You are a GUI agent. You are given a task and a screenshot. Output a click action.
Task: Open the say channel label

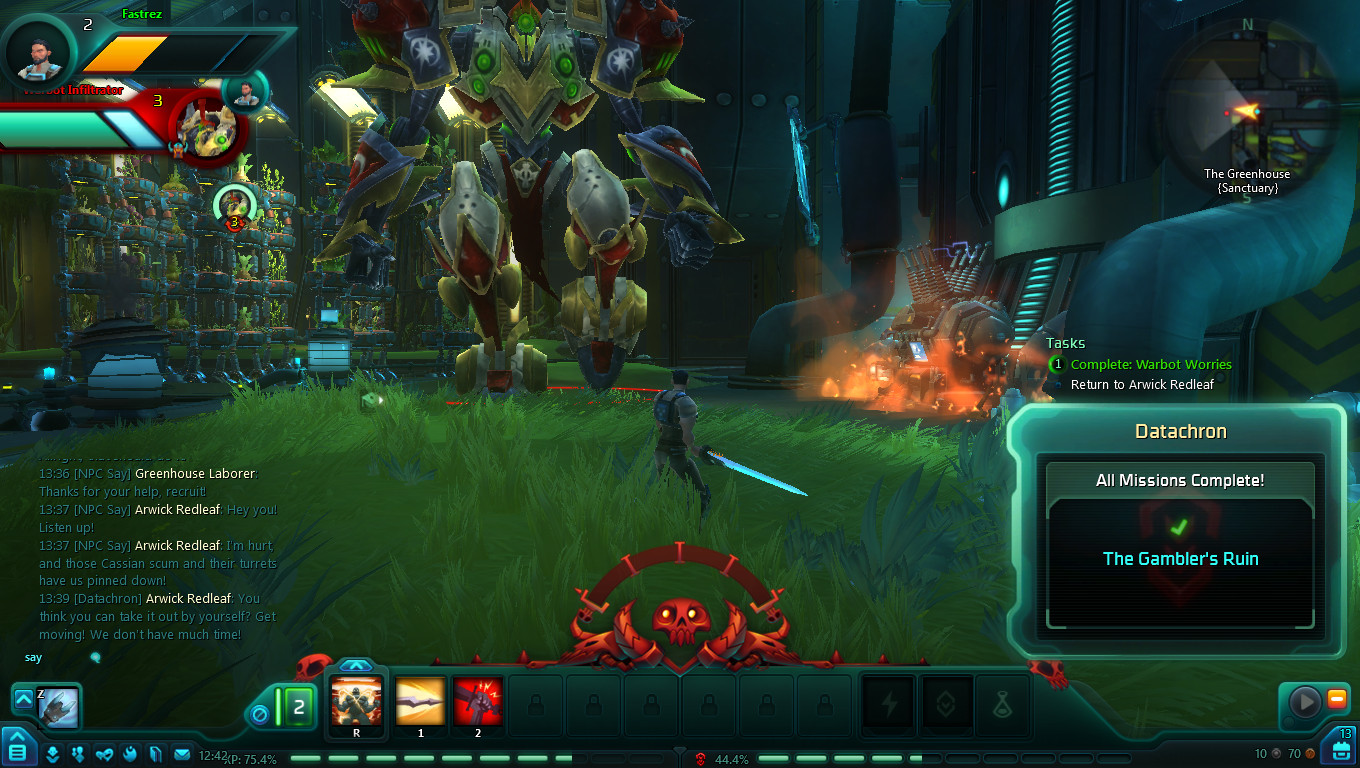[33, 657]
